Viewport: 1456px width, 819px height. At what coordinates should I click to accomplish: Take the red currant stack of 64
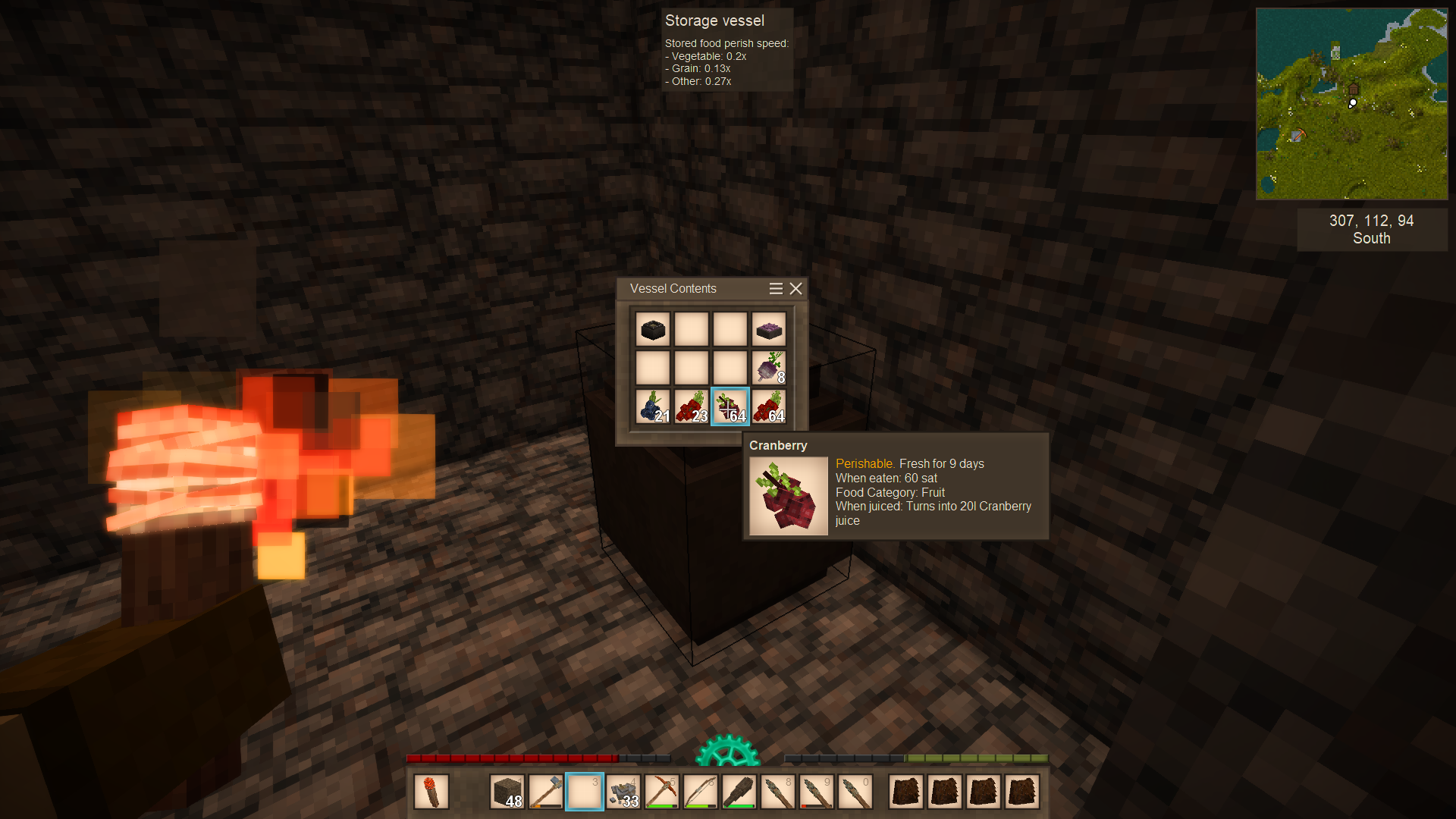pos(769,407)
